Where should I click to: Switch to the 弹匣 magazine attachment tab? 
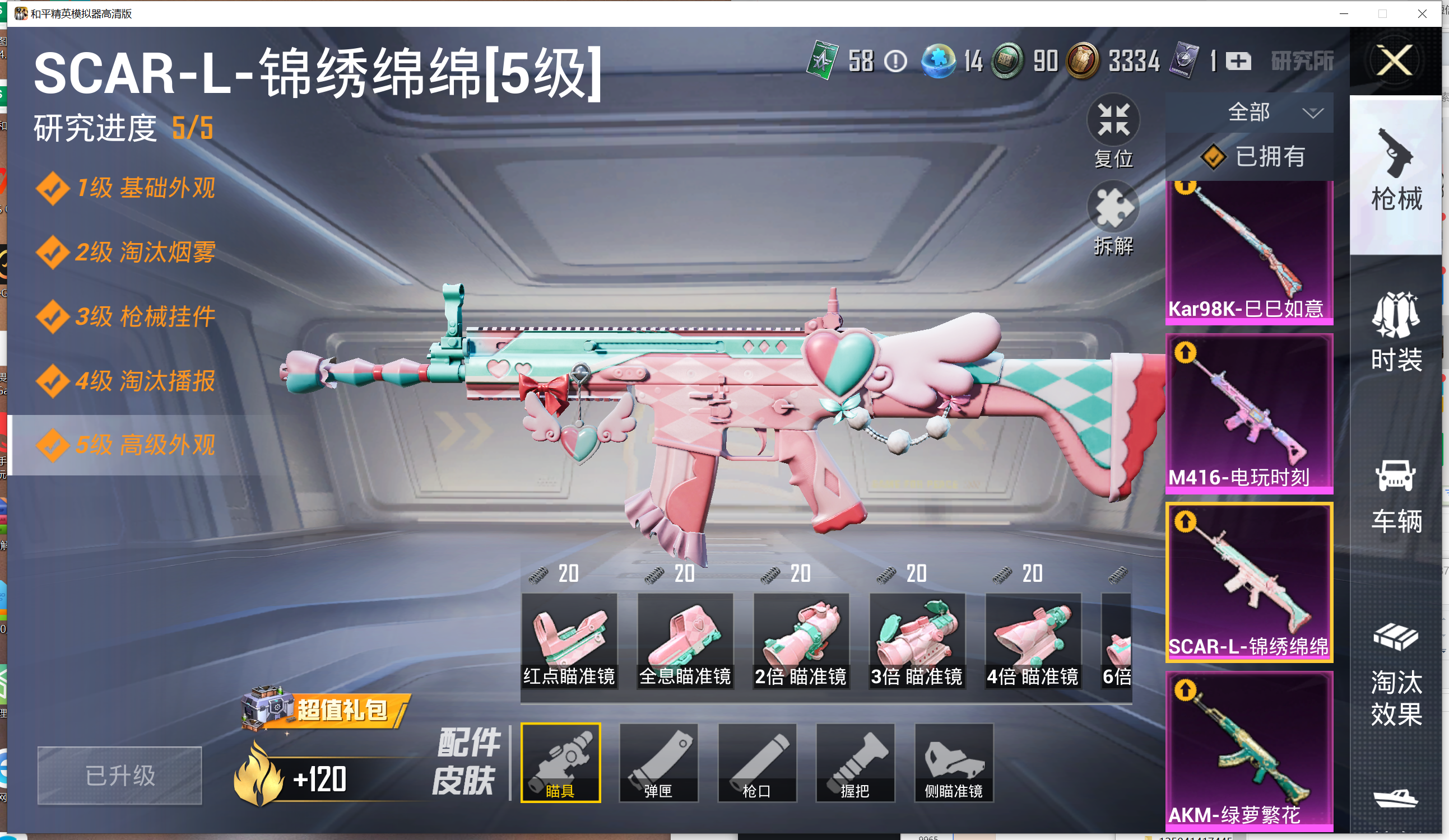(658, 762)
